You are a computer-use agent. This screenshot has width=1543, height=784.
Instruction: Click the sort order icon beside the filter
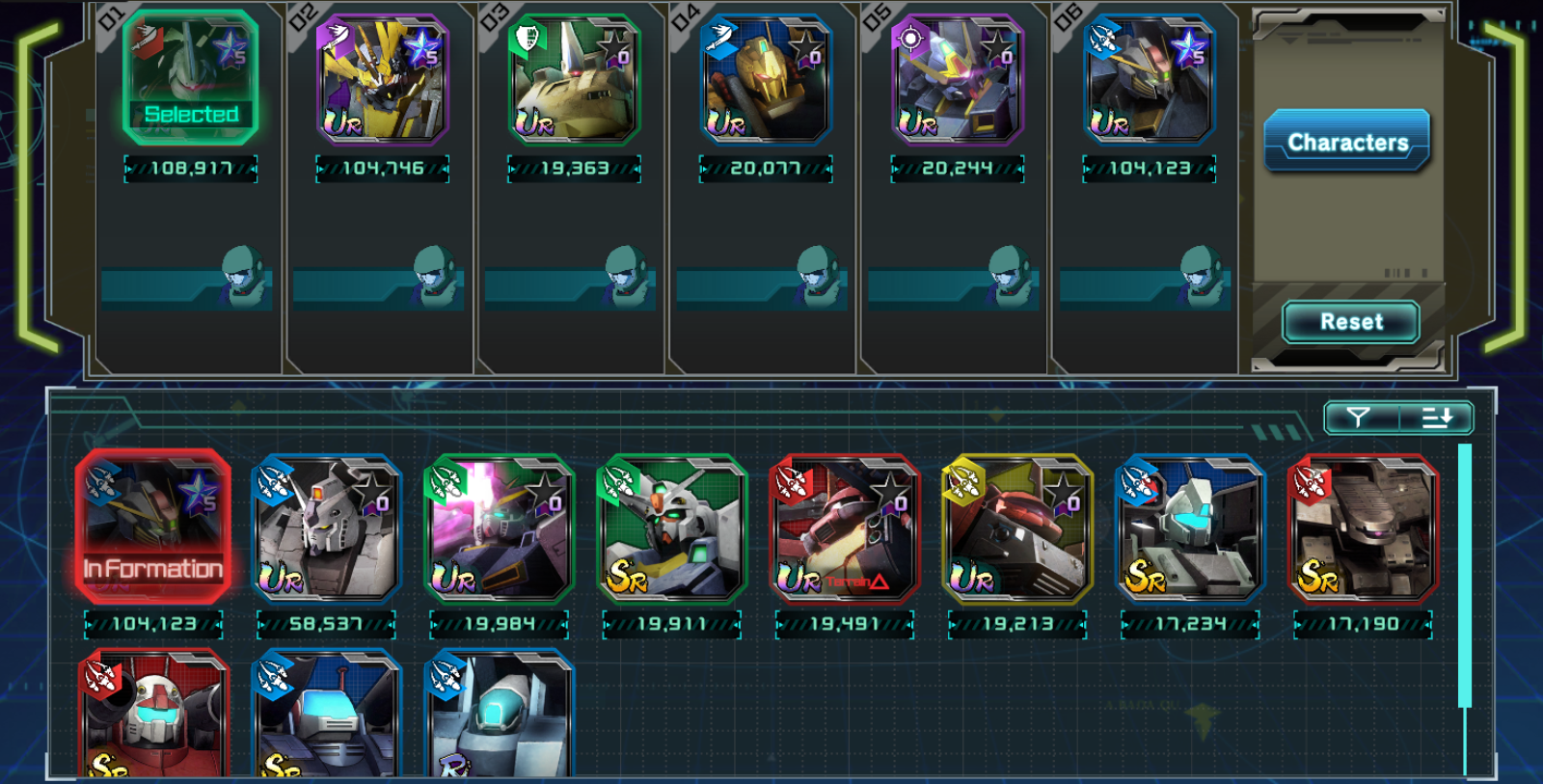[1437, 418]
